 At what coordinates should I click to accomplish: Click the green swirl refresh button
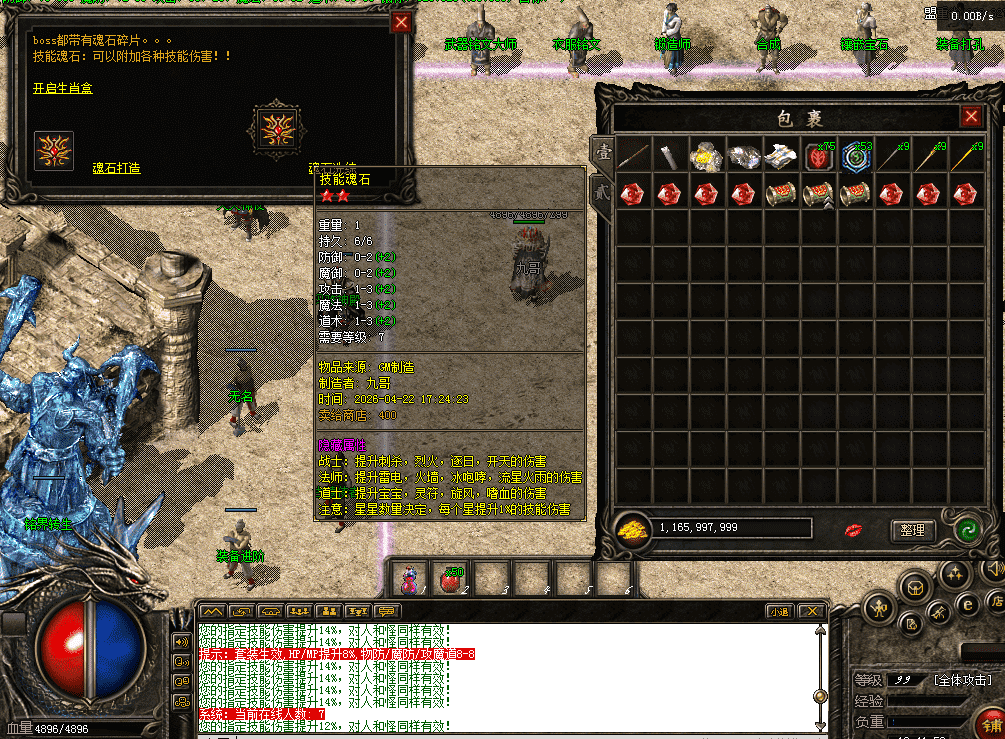966,530
